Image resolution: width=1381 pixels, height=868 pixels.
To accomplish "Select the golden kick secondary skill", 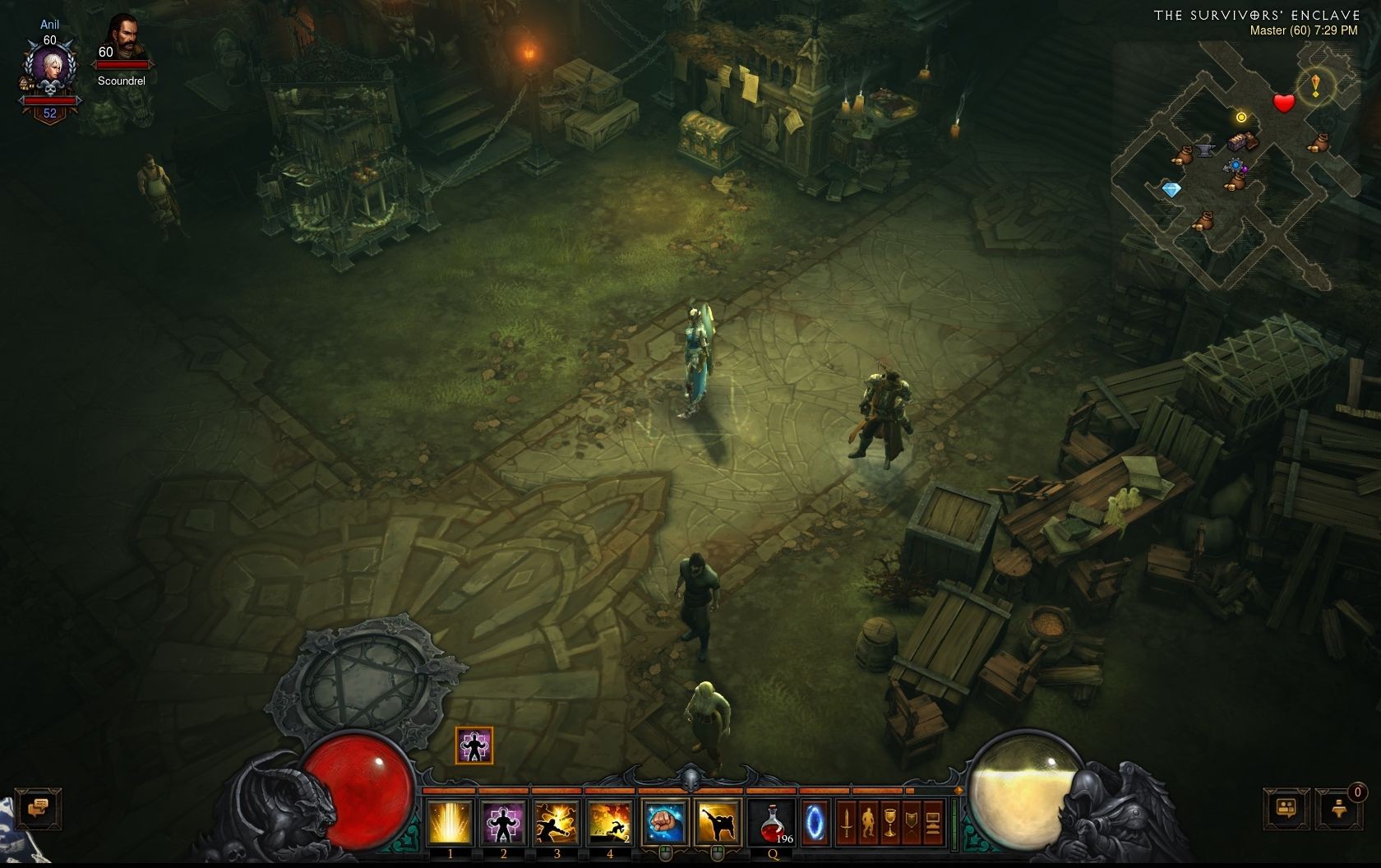I will 717,822.
